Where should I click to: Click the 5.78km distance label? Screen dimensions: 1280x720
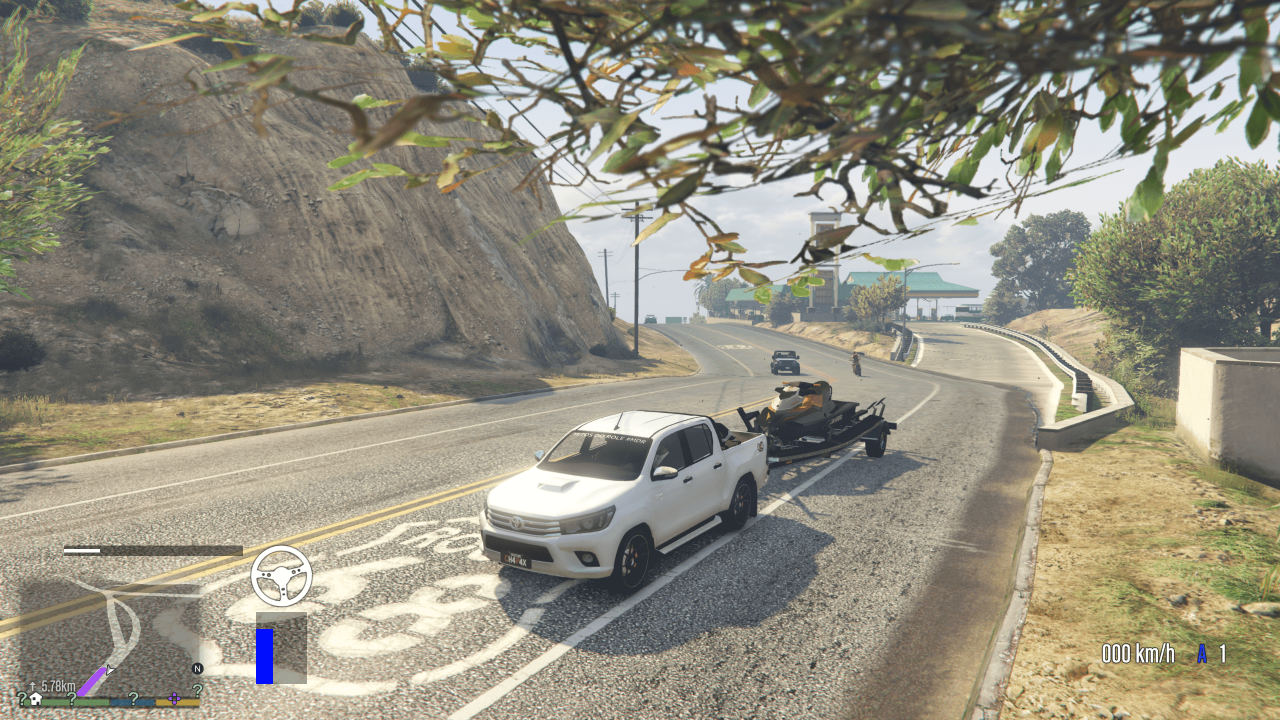(57, 686)
